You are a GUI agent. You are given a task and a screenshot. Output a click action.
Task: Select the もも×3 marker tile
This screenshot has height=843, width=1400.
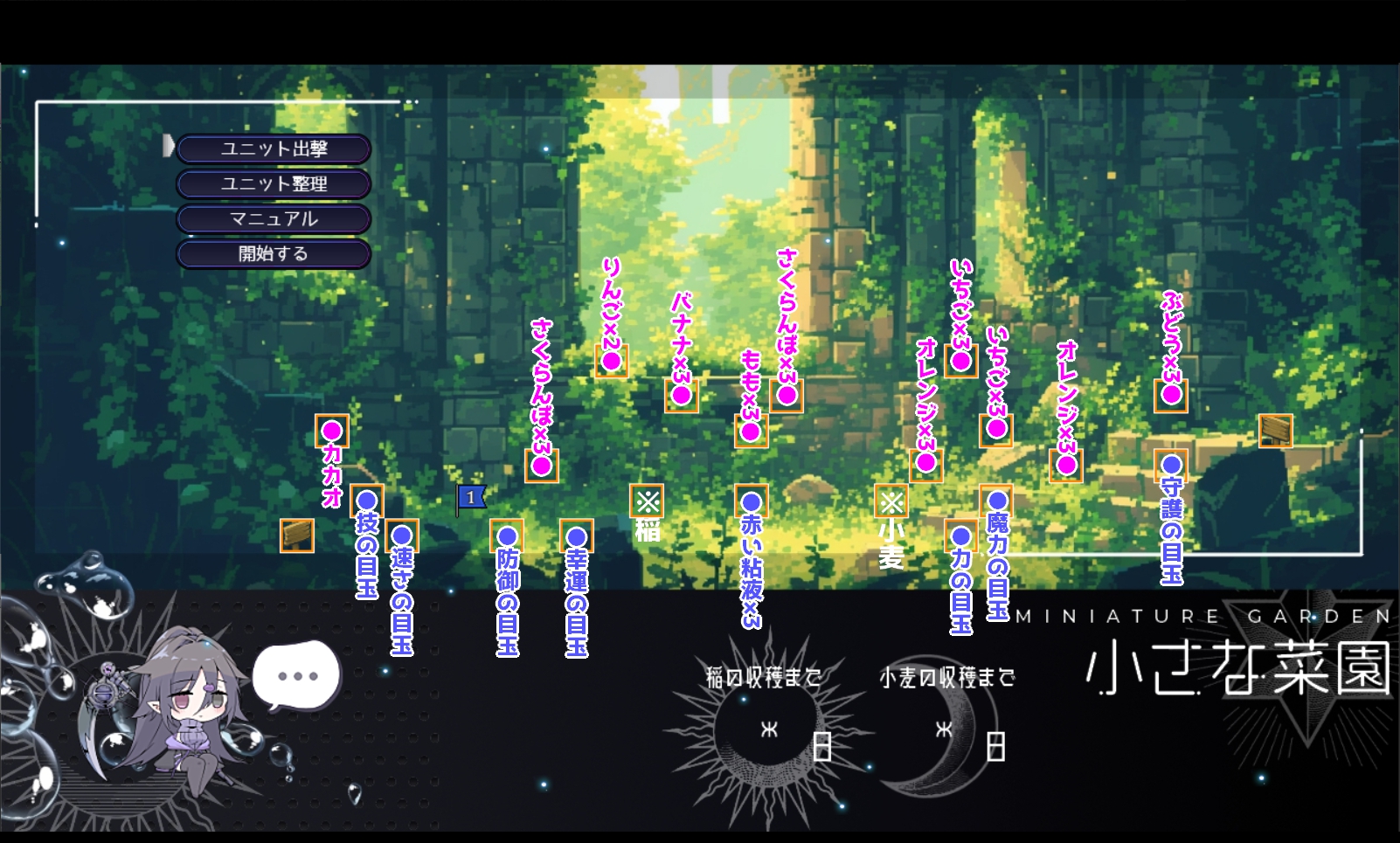(x=751, y=431)
